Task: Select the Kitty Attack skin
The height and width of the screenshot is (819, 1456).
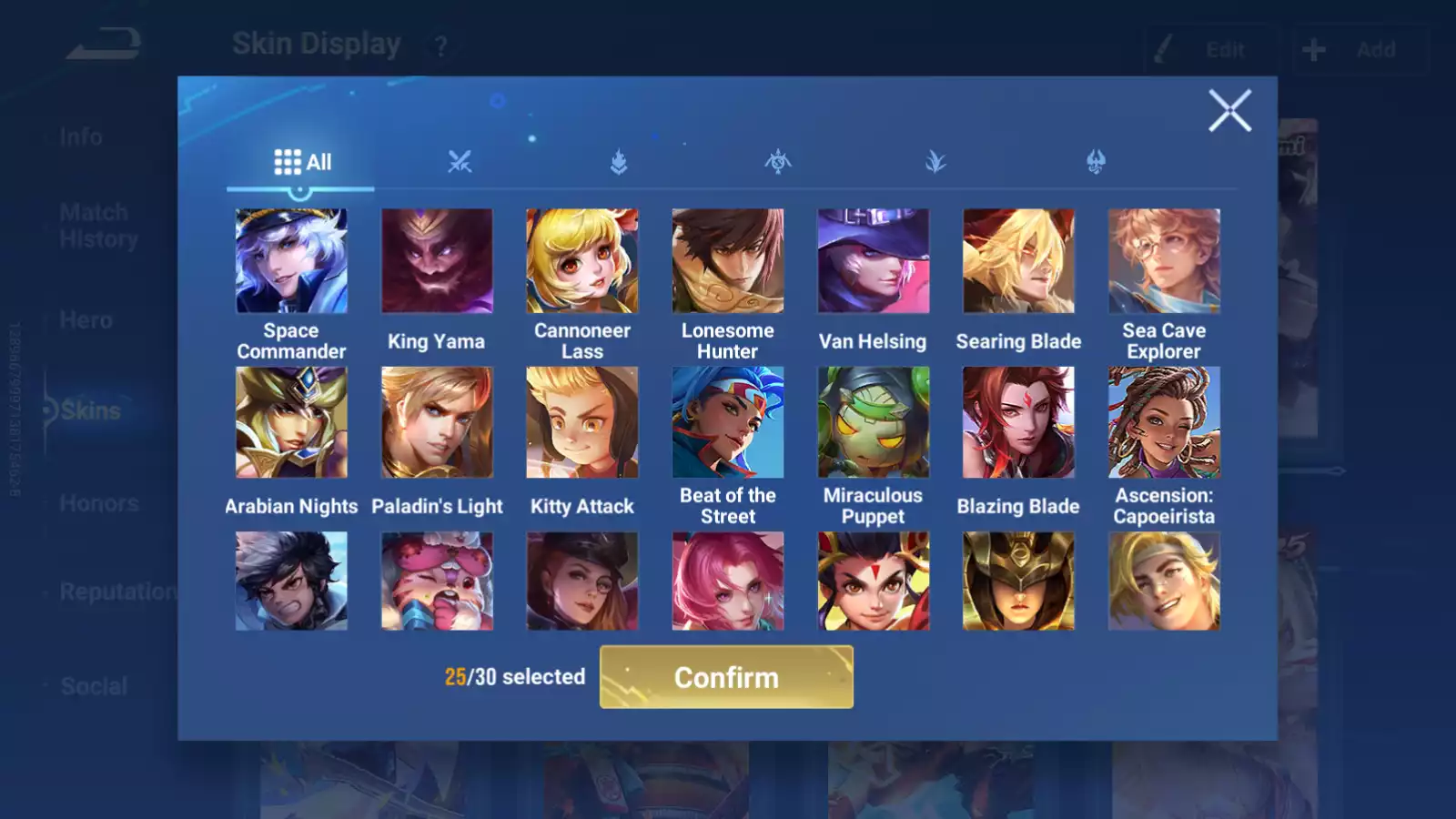Action: (582, 422)
